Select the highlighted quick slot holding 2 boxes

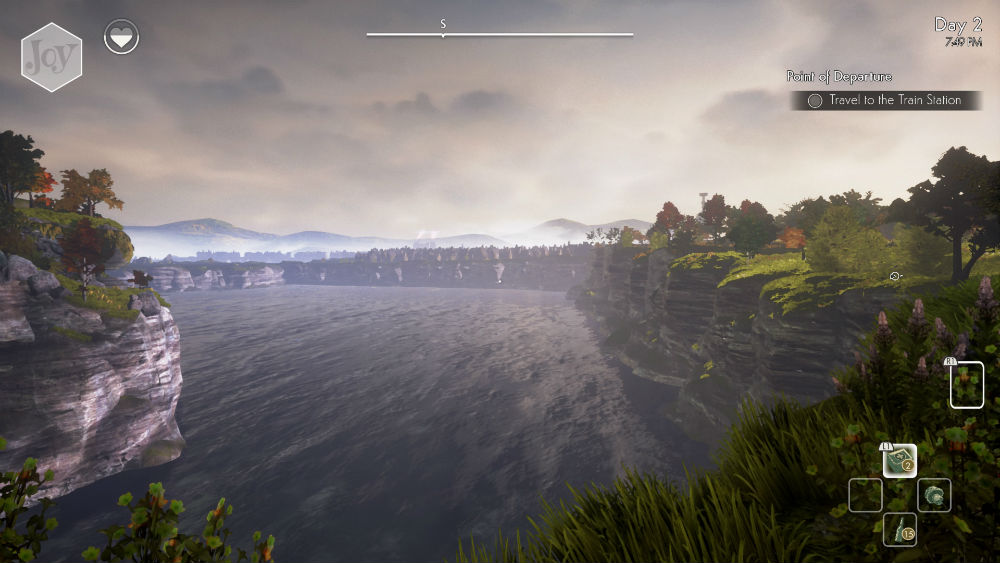click(x=900, y=460)
